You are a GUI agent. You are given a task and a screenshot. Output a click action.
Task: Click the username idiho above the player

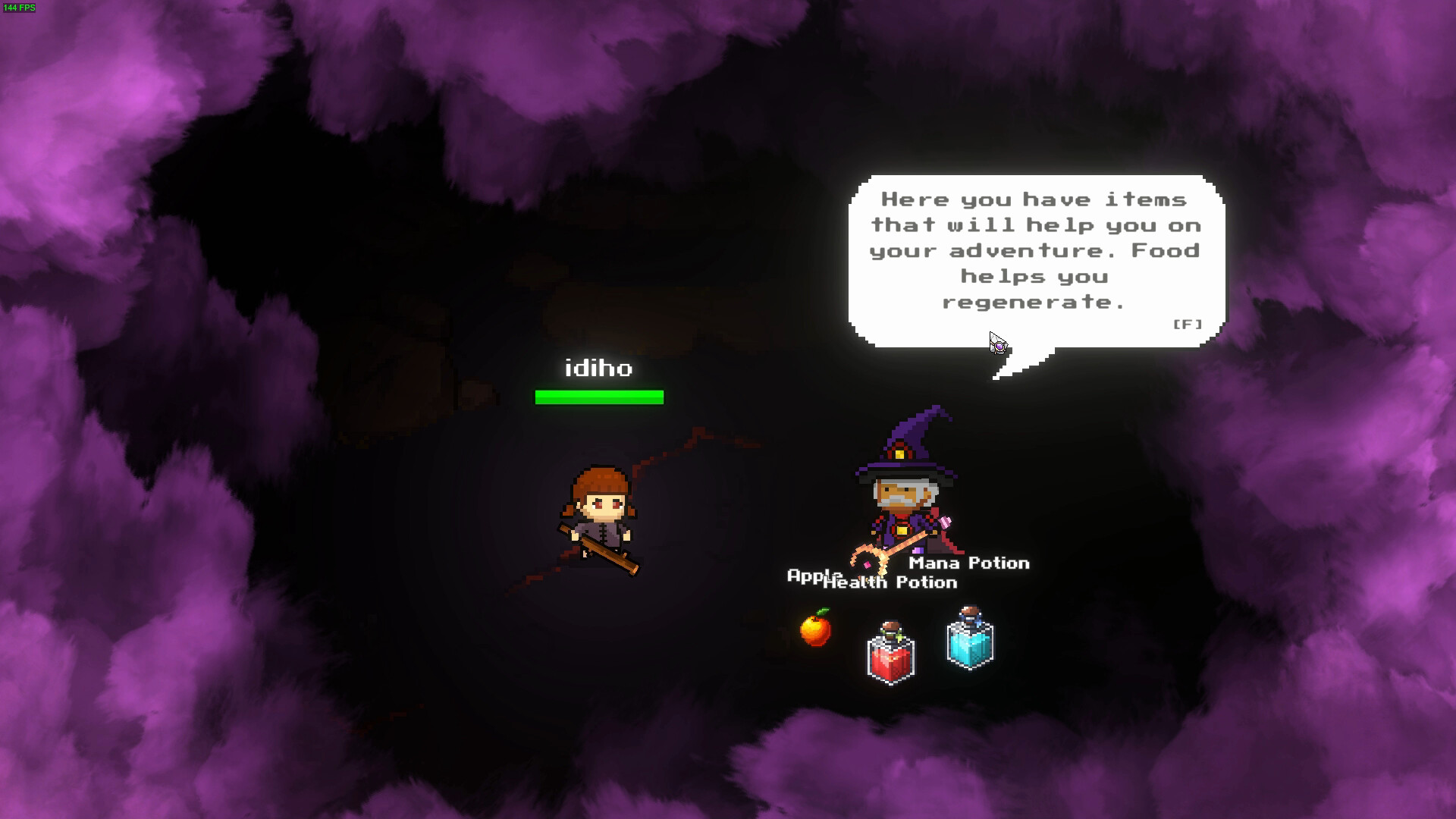[600, 369]
